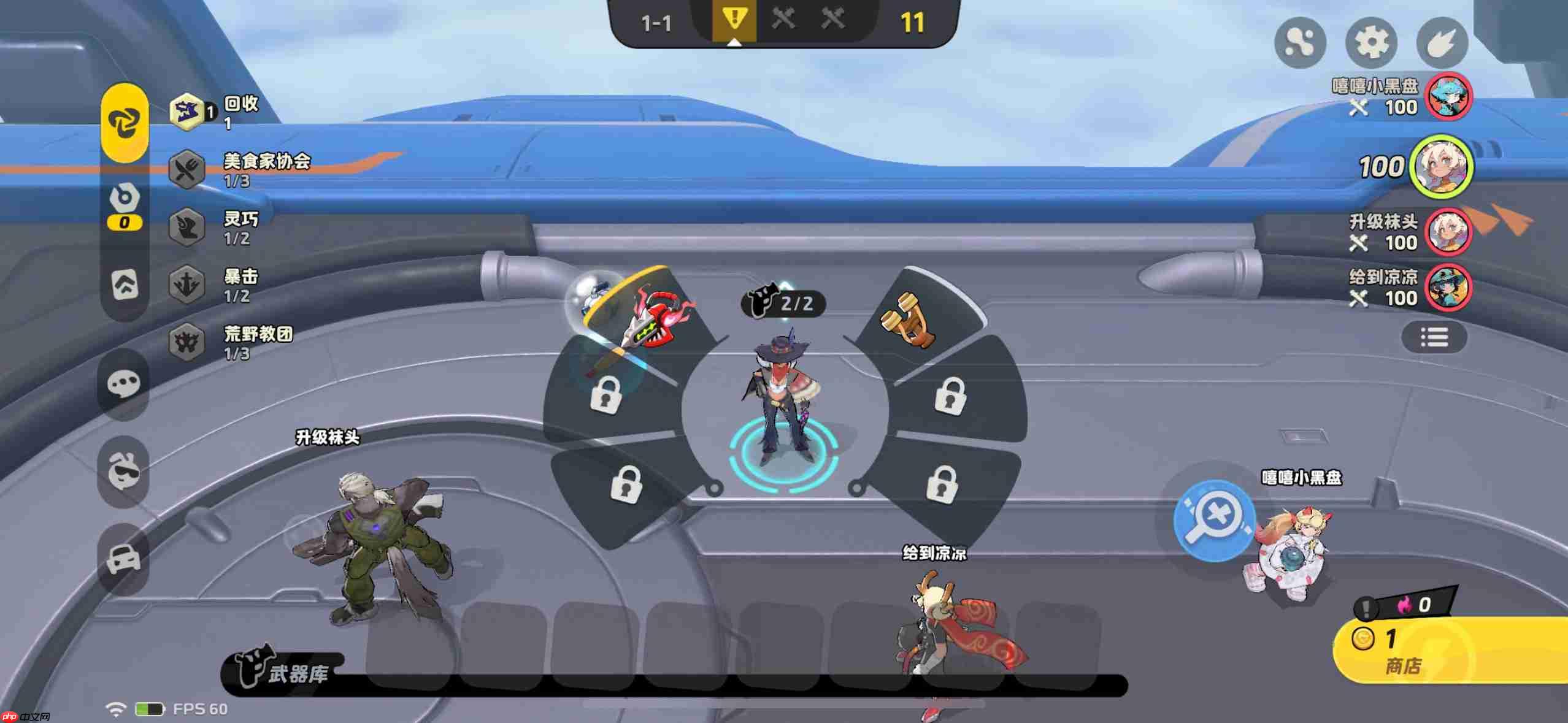Open the settings gear icon
This screenshot has width=1568, height=723.
coord(1370,43)
